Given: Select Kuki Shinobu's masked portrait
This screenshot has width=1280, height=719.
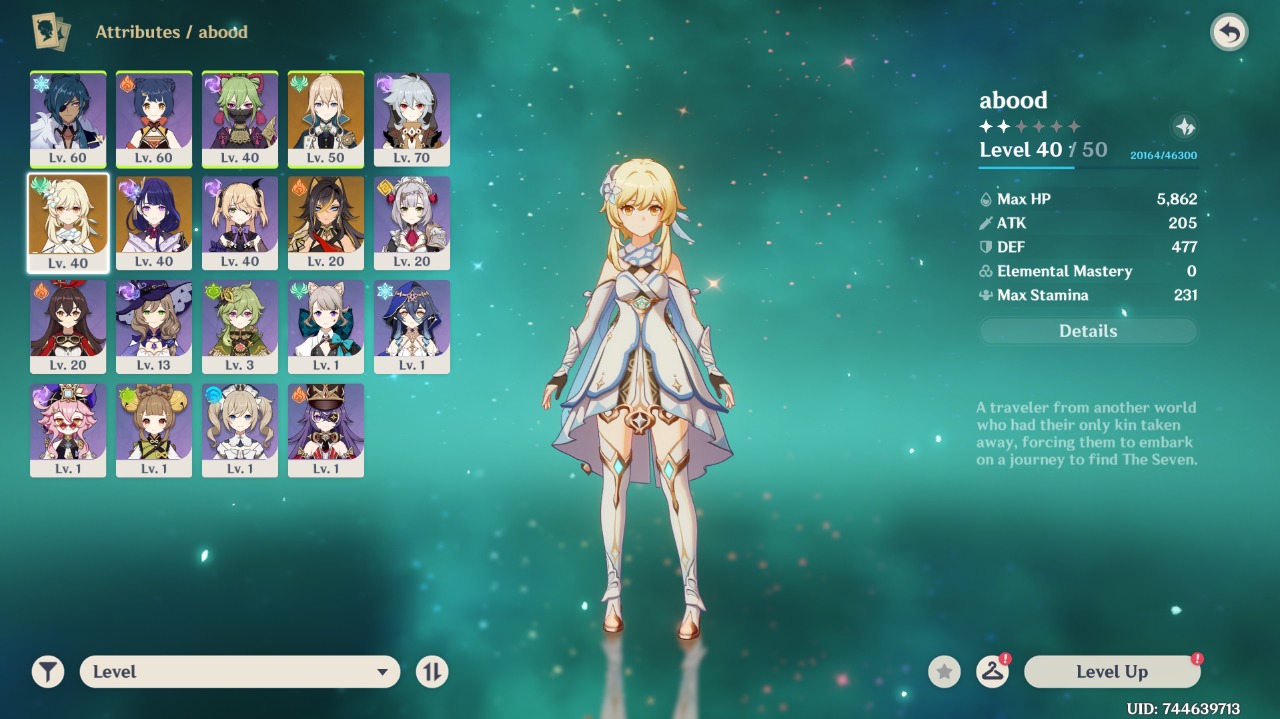Looking at the screenshot, I should tap(240, 119).
